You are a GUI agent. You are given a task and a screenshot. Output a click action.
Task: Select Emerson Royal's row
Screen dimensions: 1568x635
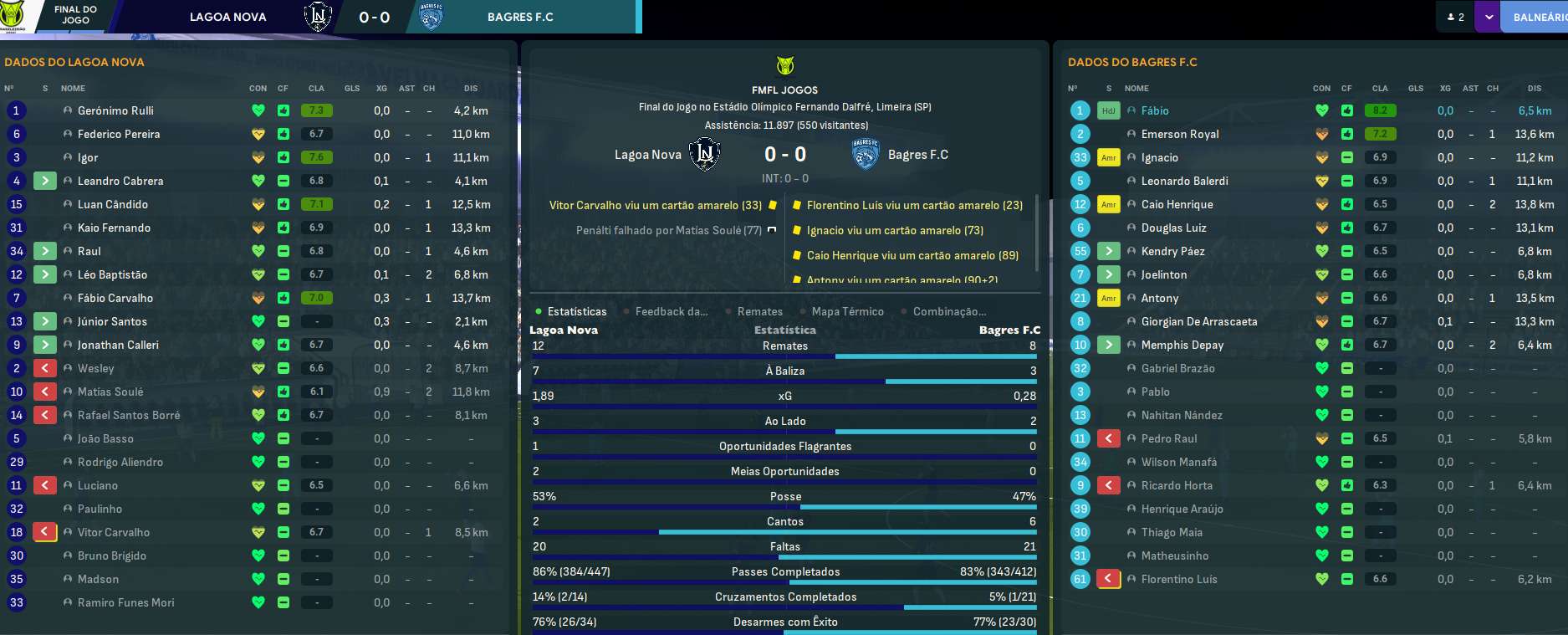(1179, 134)
